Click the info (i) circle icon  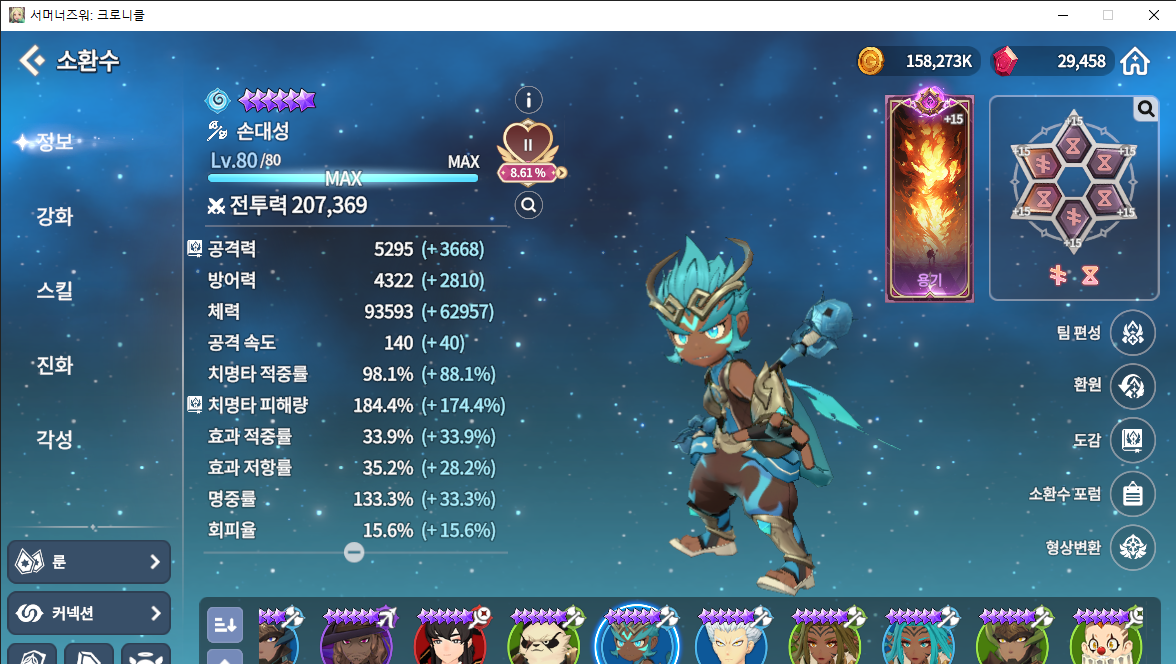click(x=528, y=100)
